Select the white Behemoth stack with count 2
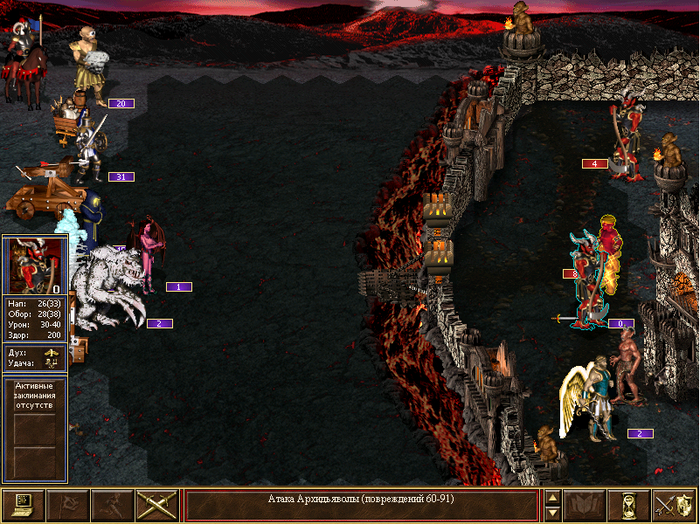The width and height of the screenshot is (700, 524). 111,287
